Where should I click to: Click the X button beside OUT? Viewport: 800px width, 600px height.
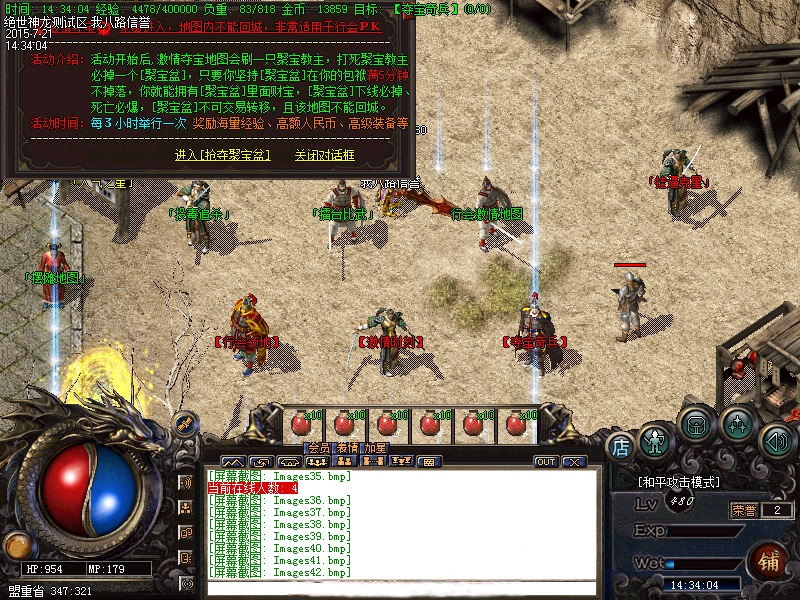(x=573, y=462)
